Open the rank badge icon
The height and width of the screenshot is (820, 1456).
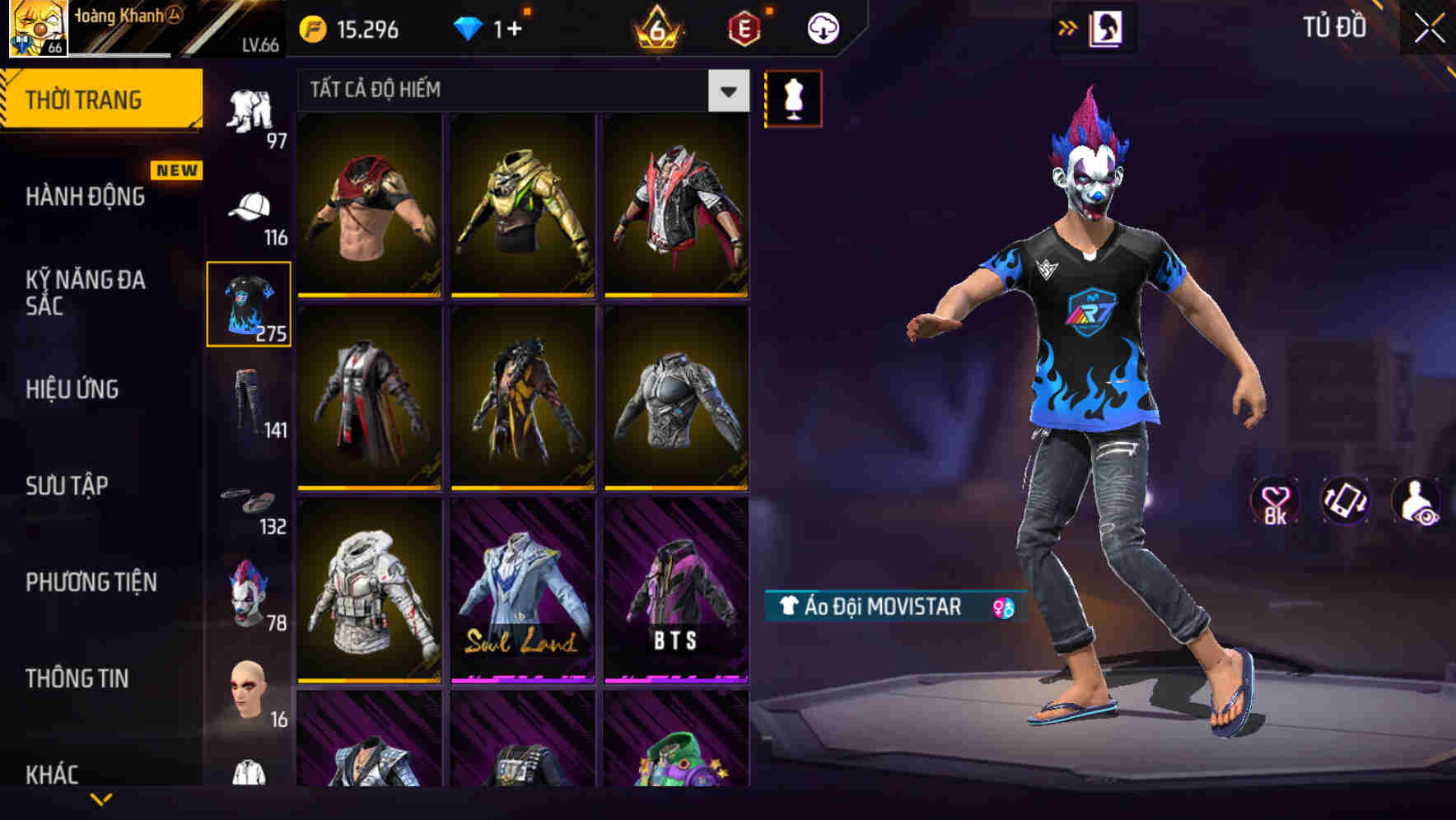(x=655, y=30)
